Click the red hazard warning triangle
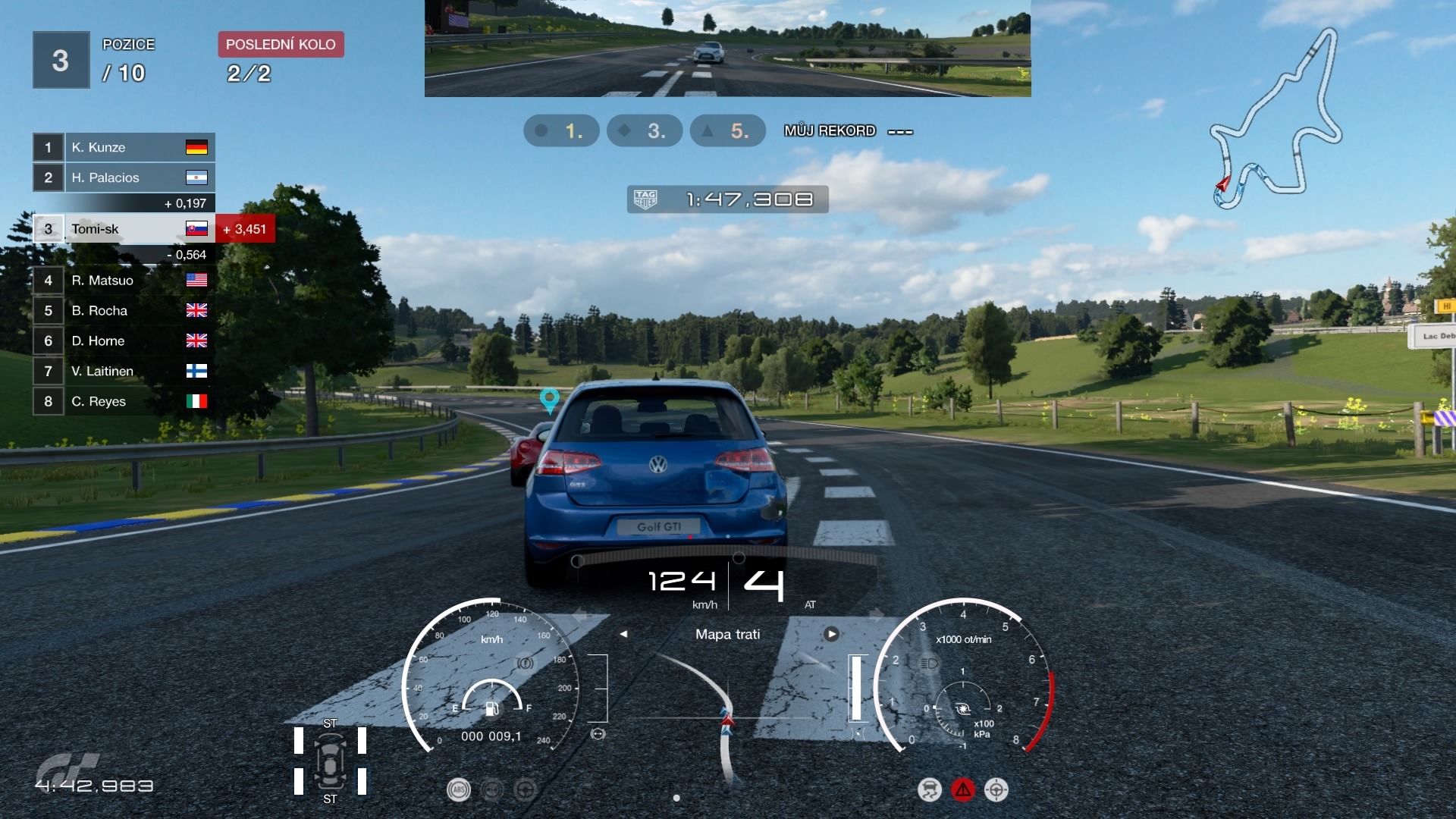This screenshot has height=819, width=1456. (x=962, y=790)
